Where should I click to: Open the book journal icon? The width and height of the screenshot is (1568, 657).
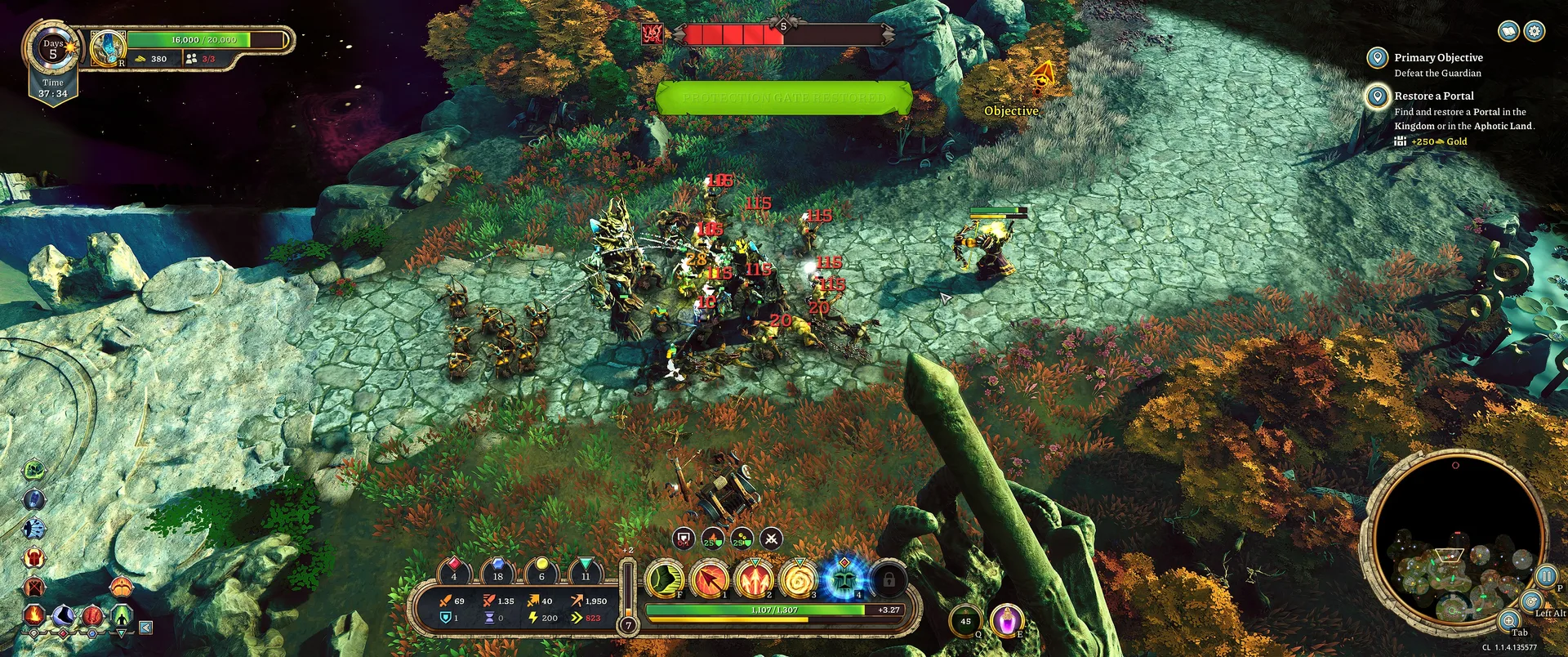click(x=1509, y=31)
